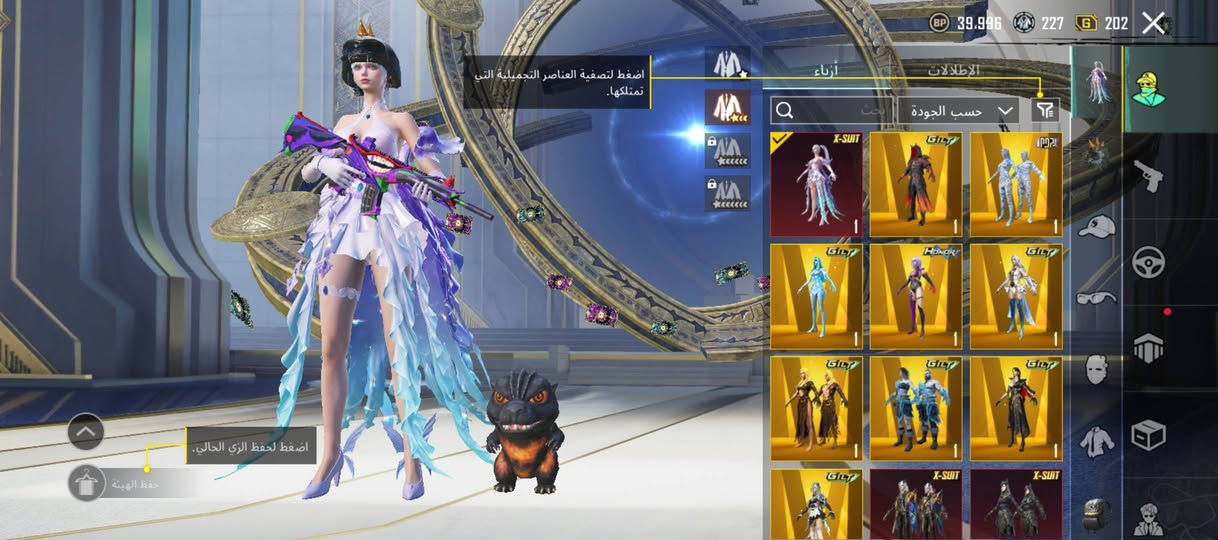The height and width of the screenshot is (540, 1218).
Task: Open the filter for owned cosmetics
Action: pyautogui.click(x=1045, y=110)
